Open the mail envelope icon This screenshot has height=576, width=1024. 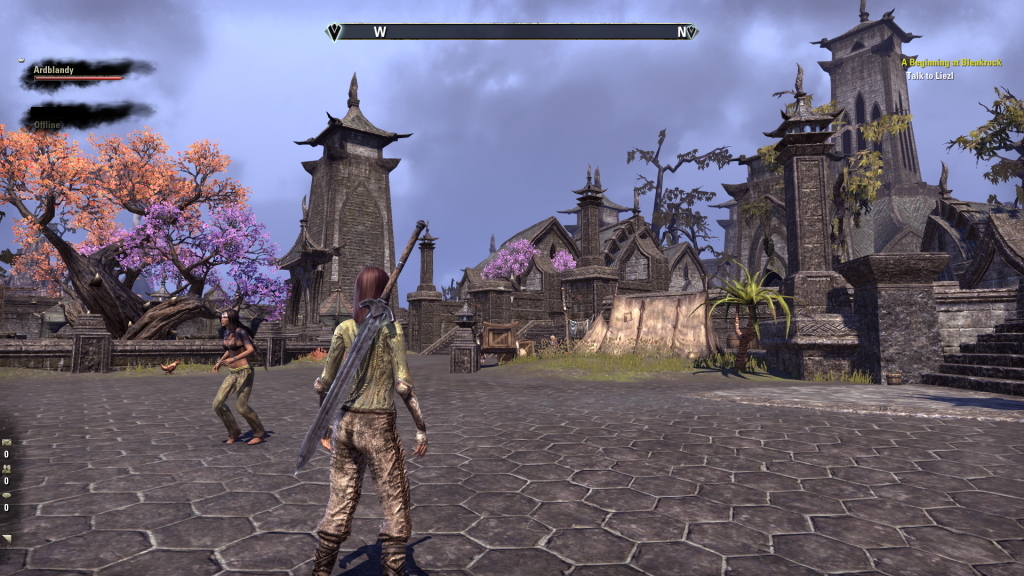click(x=6, y=442)
